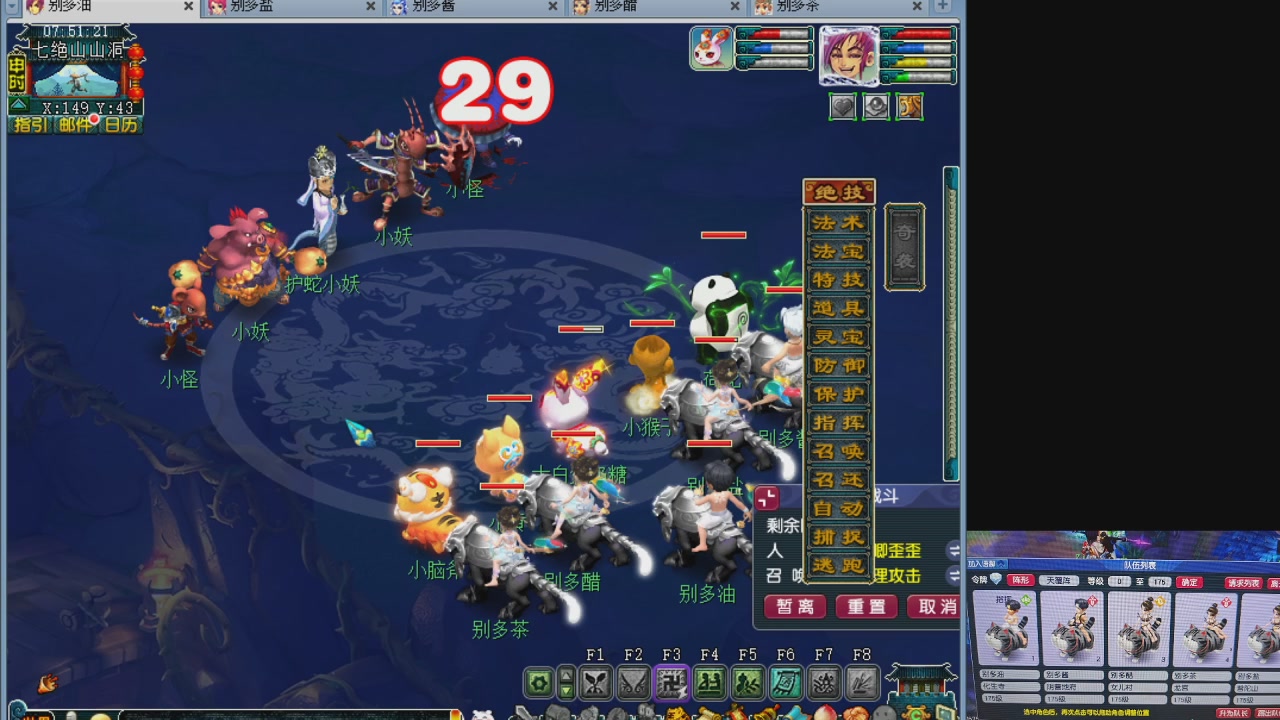Click the F6 scroll skill shortcut icon
This screenshot has width=1280, height=720.
click(785, 683)
